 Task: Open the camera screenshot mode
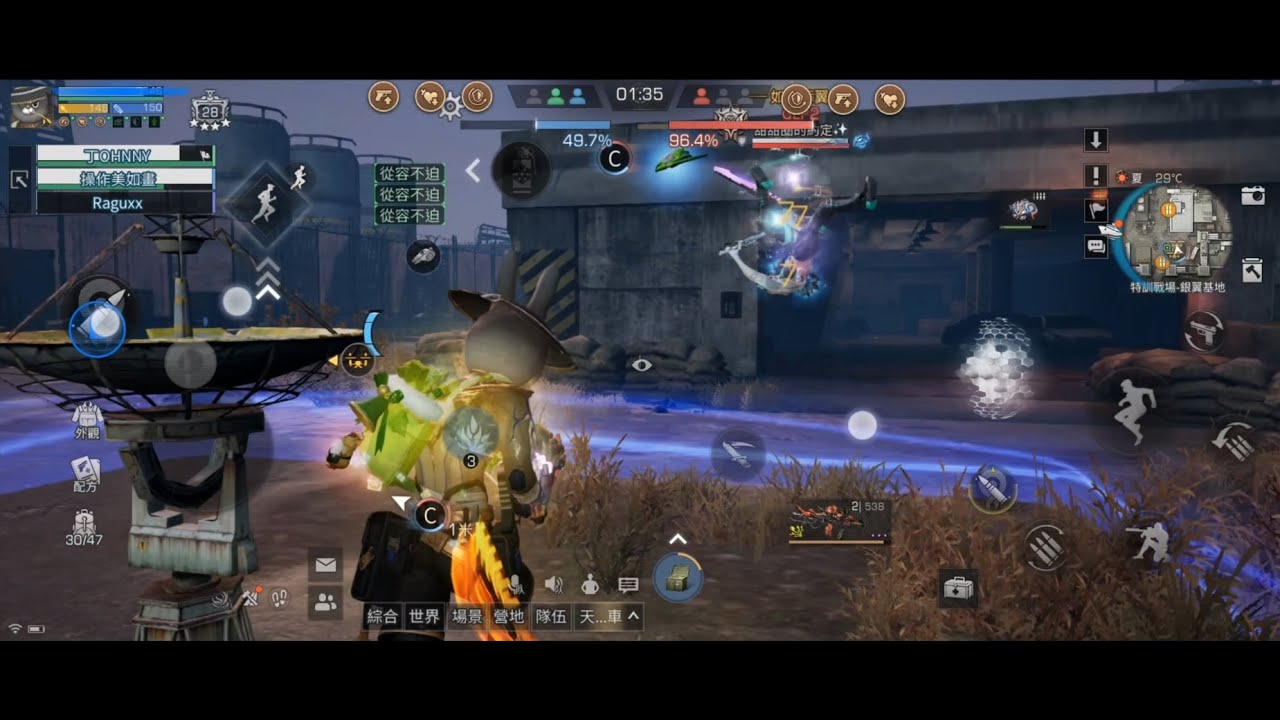click(x=1253, y=196)
